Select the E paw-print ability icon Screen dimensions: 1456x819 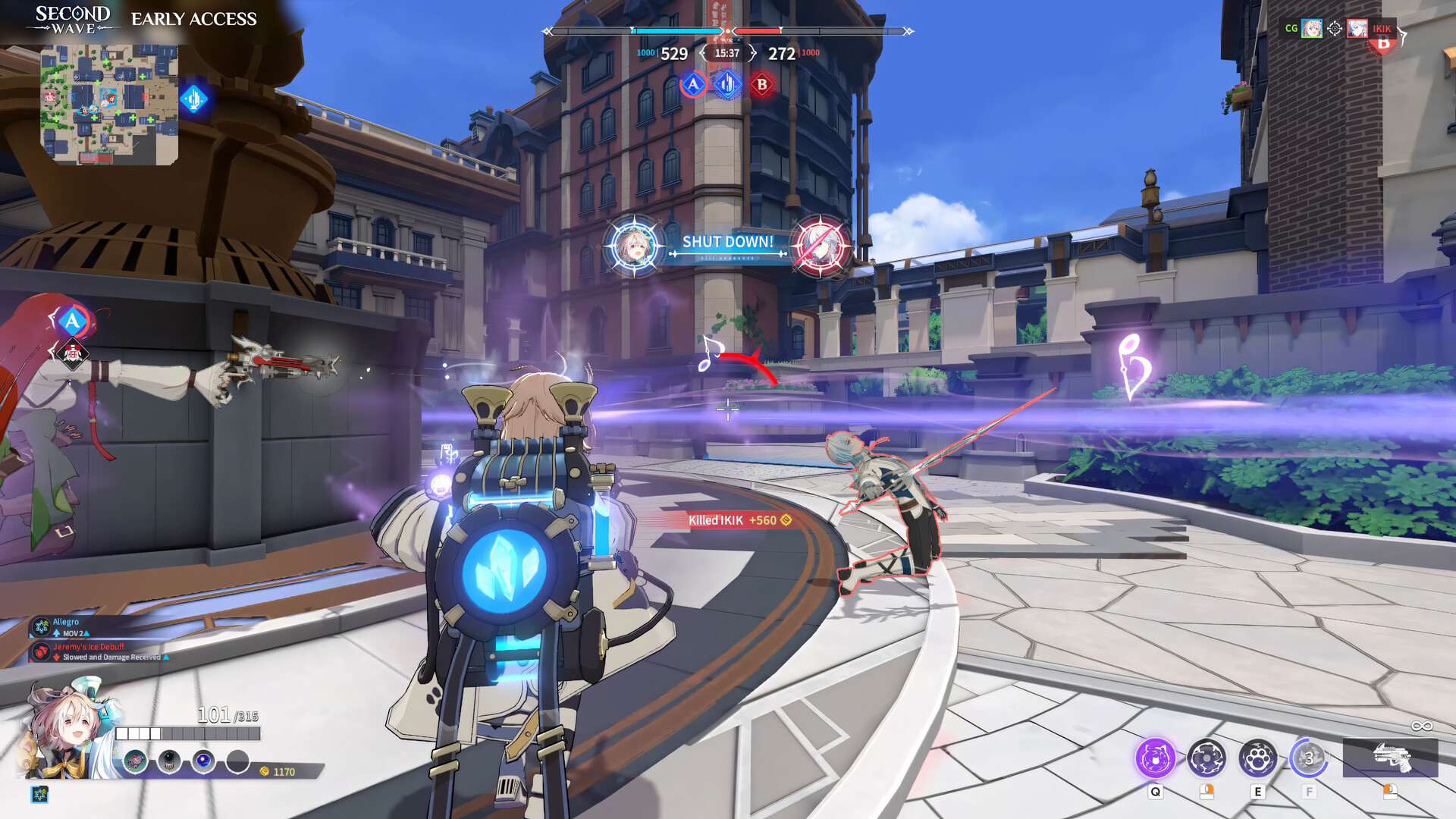(1259, 758)
